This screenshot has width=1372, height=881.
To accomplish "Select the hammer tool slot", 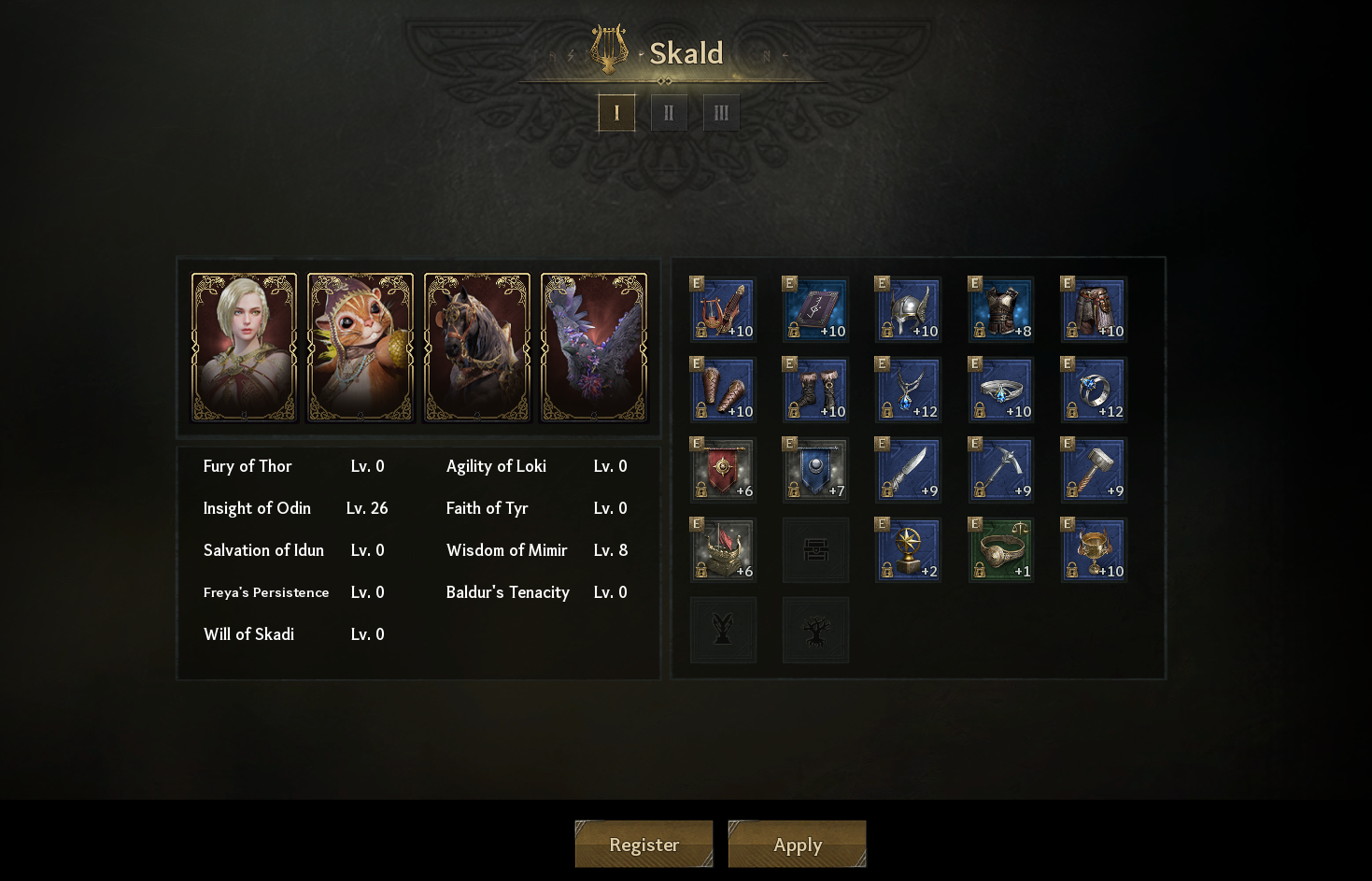I will point(1094,470).
